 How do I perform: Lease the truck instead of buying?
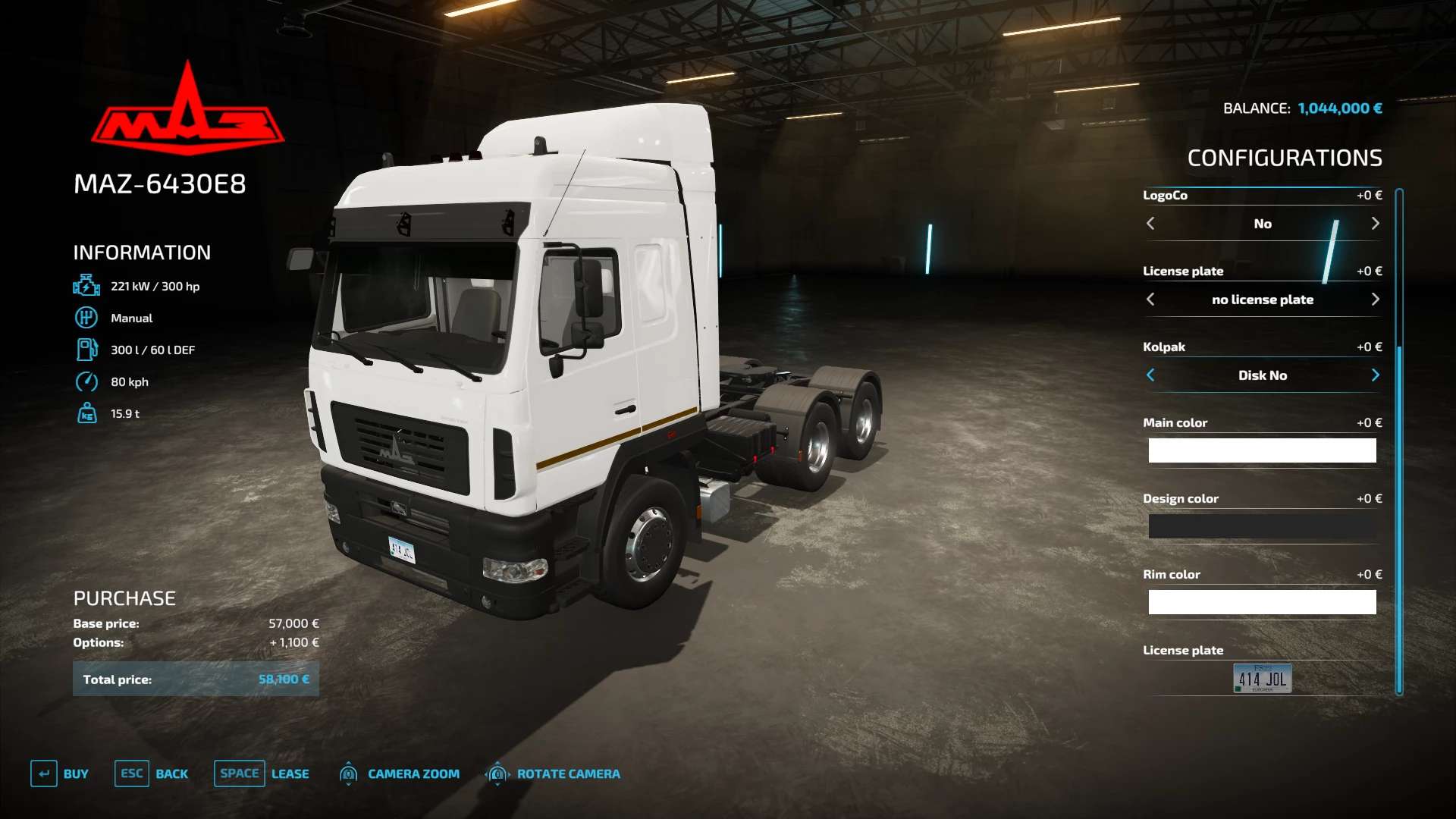click(262, 773)
